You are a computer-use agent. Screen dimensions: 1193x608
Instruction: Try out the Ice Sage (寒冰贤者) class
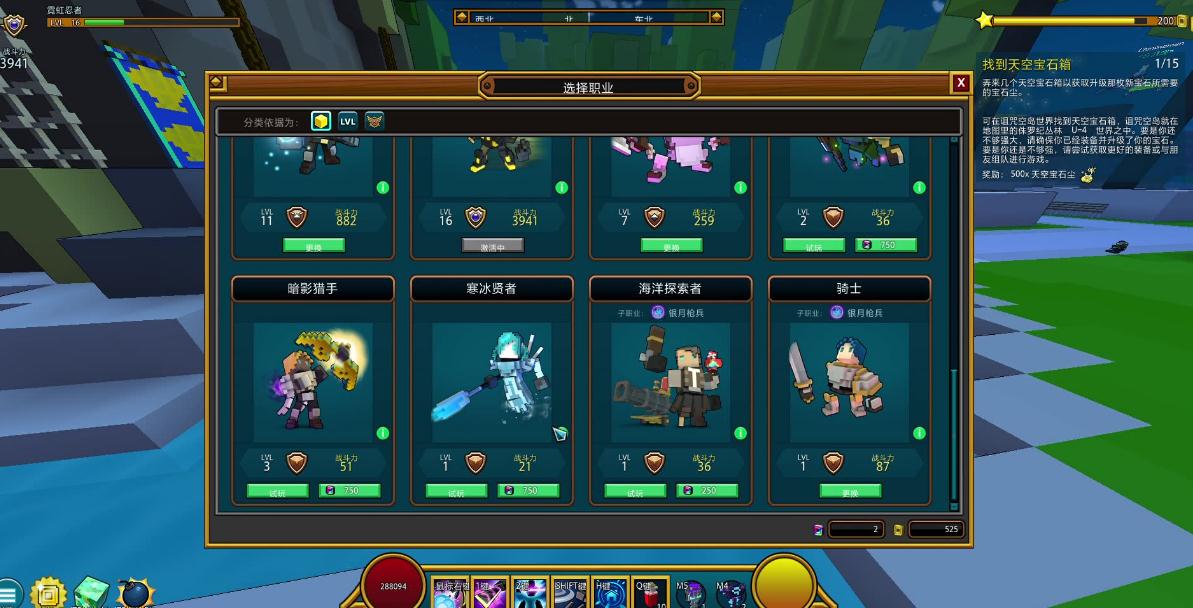(456, 491)
